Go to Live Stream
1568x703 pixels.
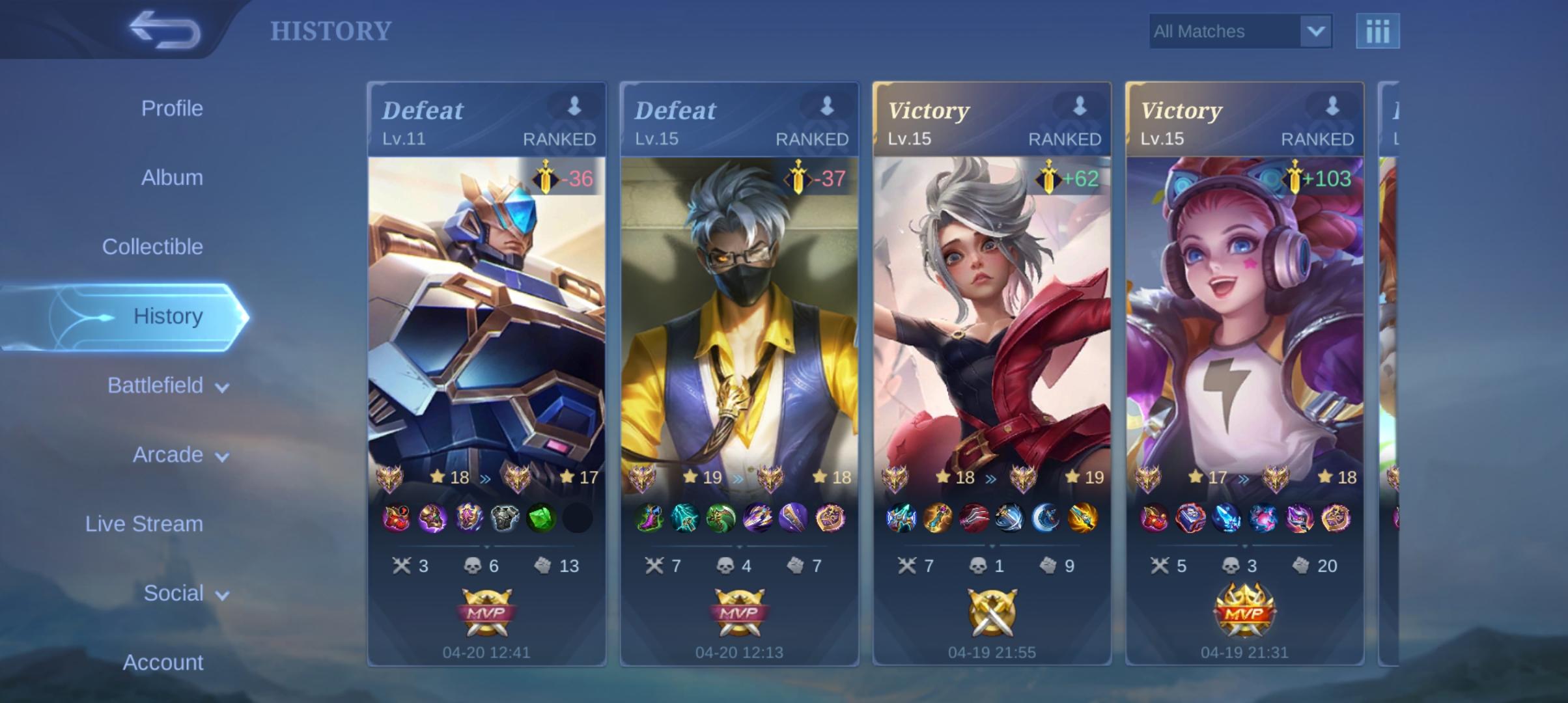(x=144, y=523)
